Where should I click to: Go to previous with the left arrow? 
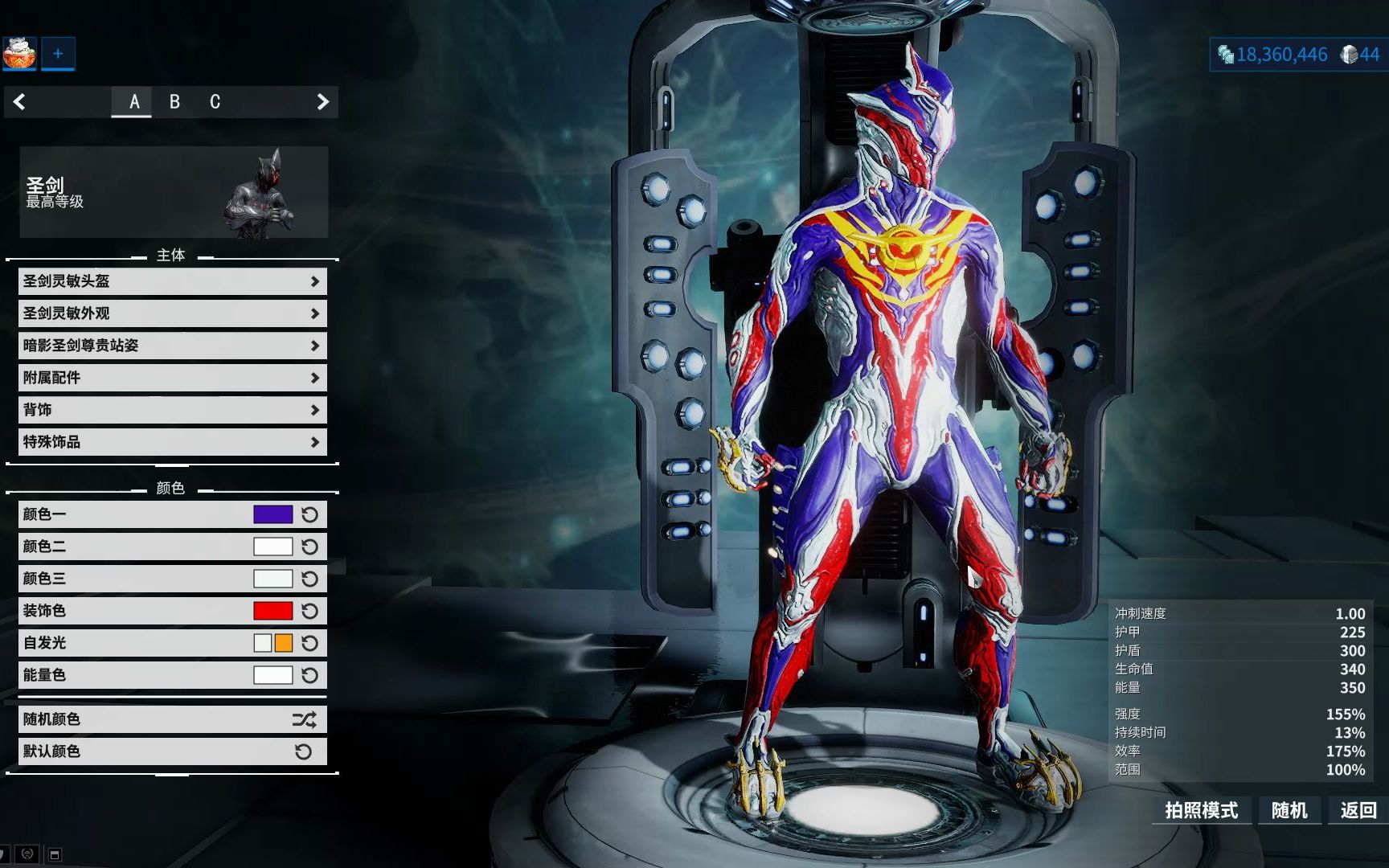click(20, 102)
